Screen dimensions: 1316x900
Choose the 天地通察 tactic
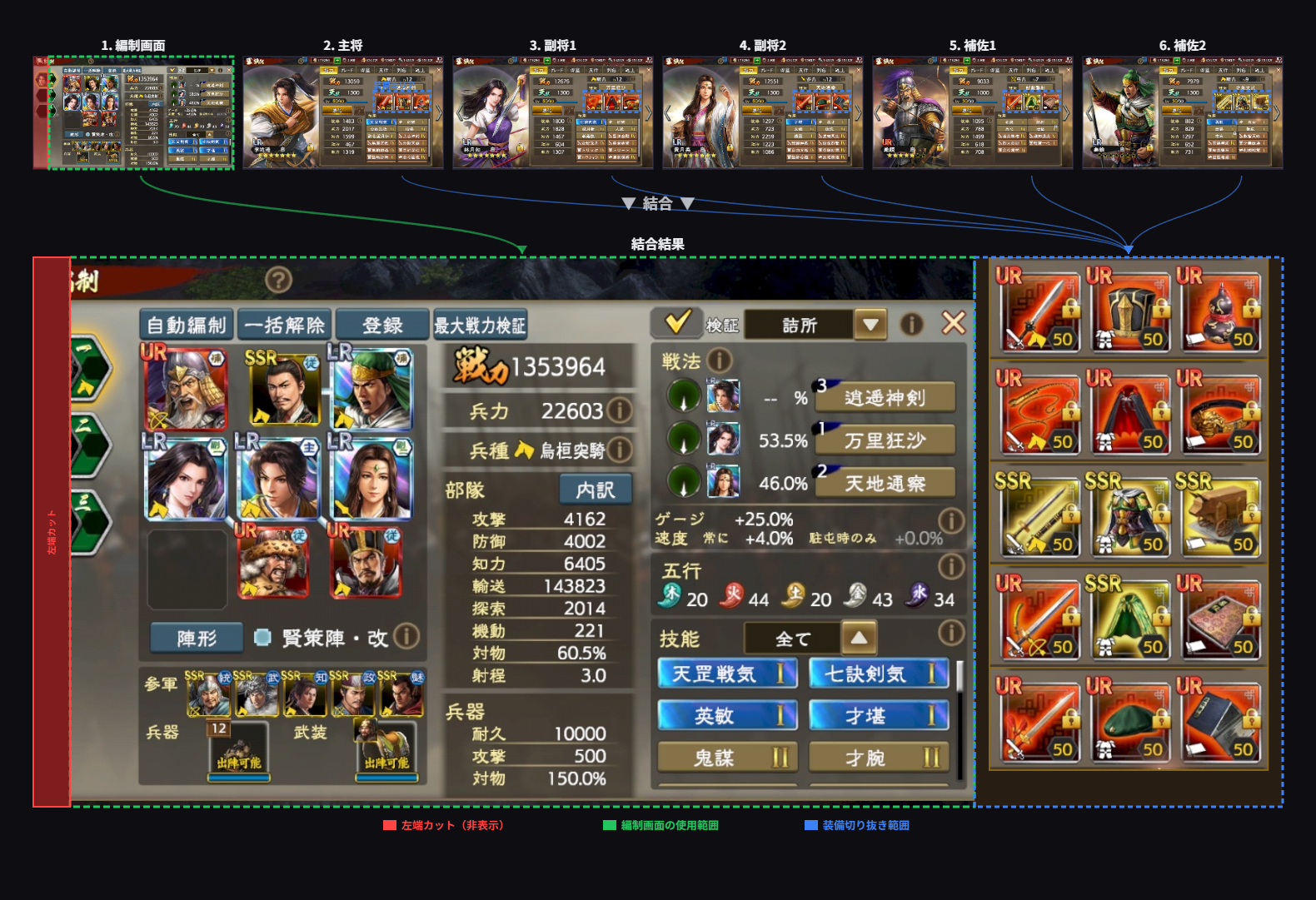coord(885,483)
